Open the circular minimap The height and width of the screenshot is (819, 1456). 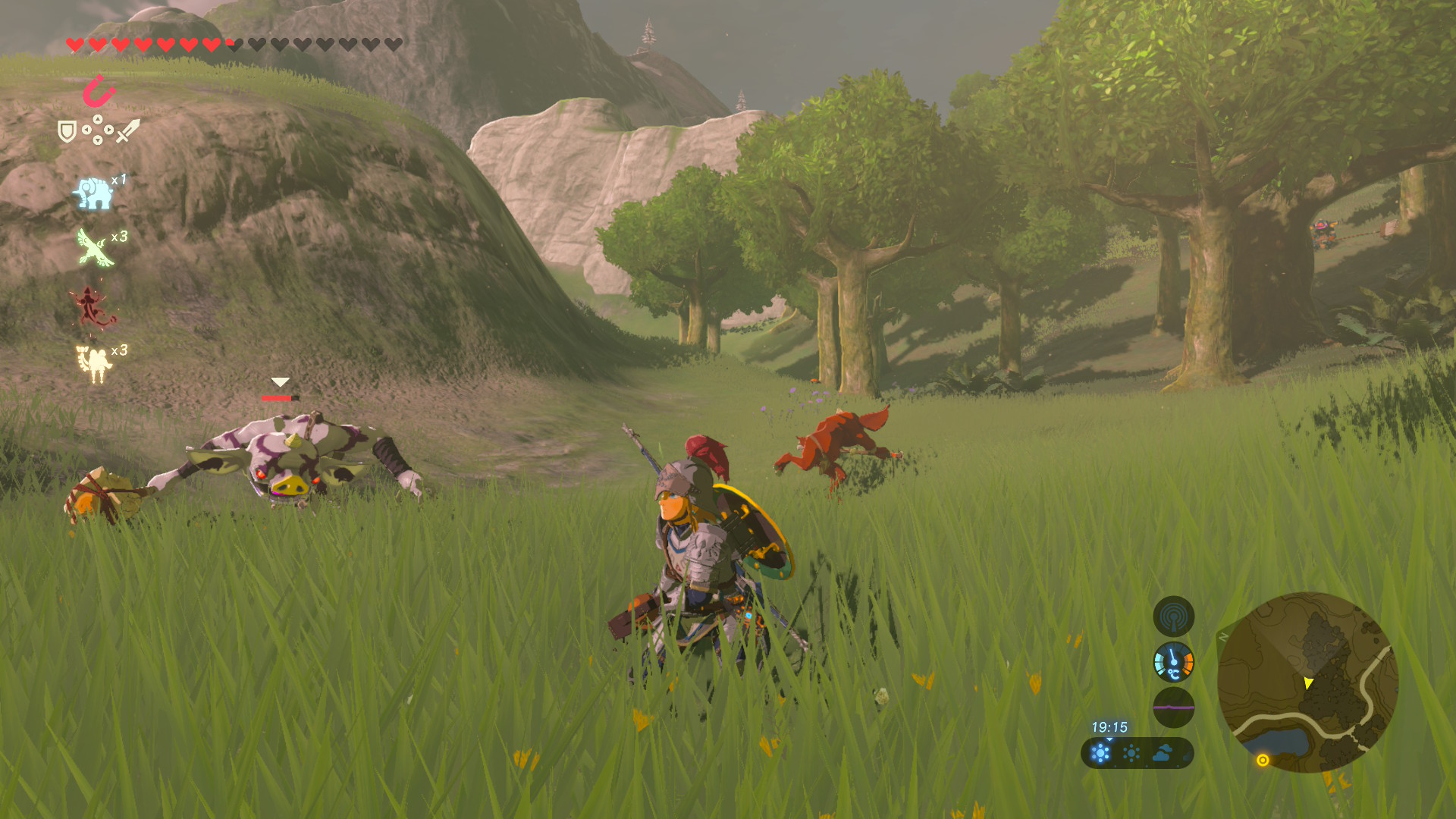[1307, 682]
